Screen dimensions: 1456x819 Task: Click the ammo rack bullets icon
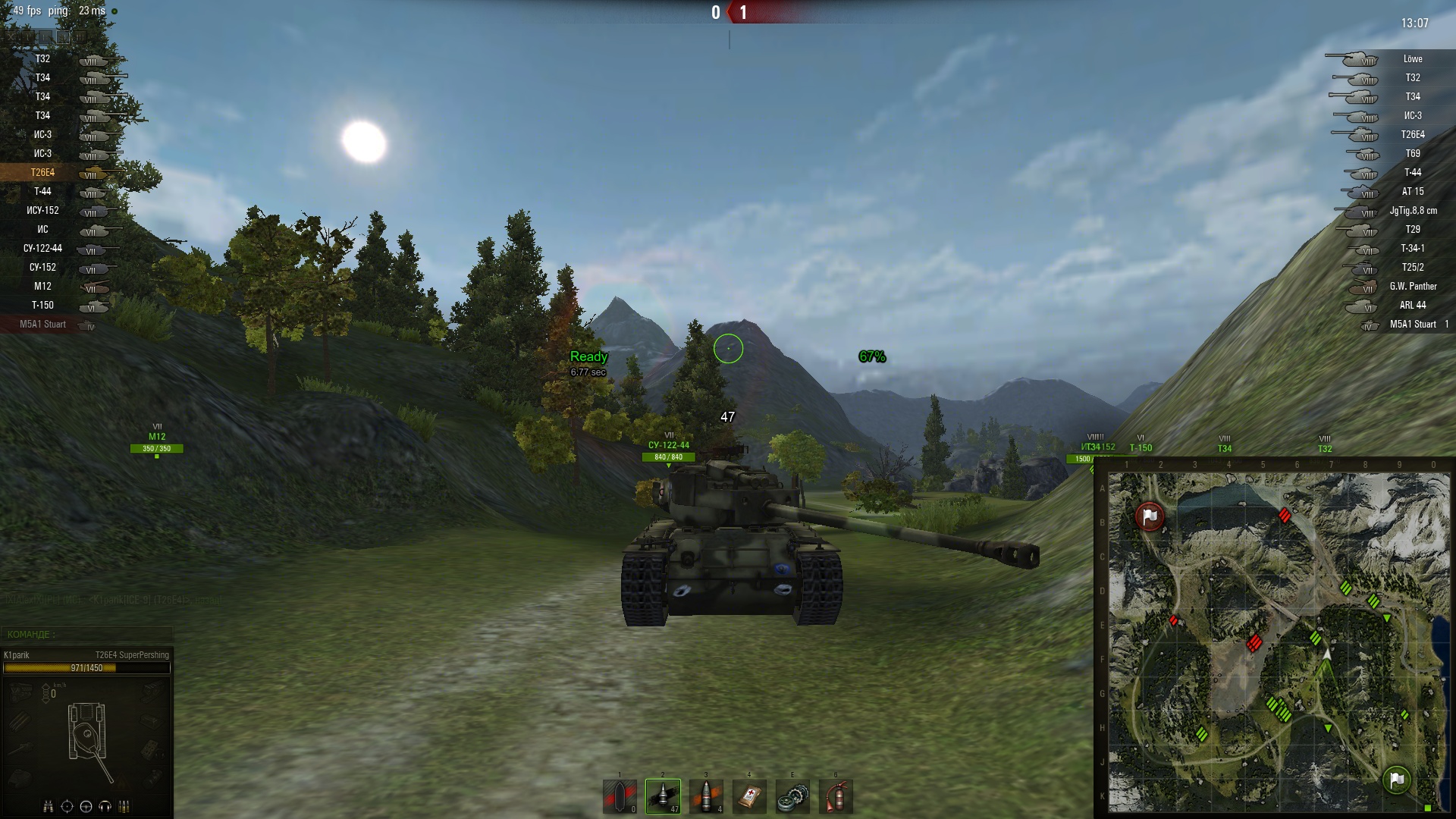tap(124, 806)
